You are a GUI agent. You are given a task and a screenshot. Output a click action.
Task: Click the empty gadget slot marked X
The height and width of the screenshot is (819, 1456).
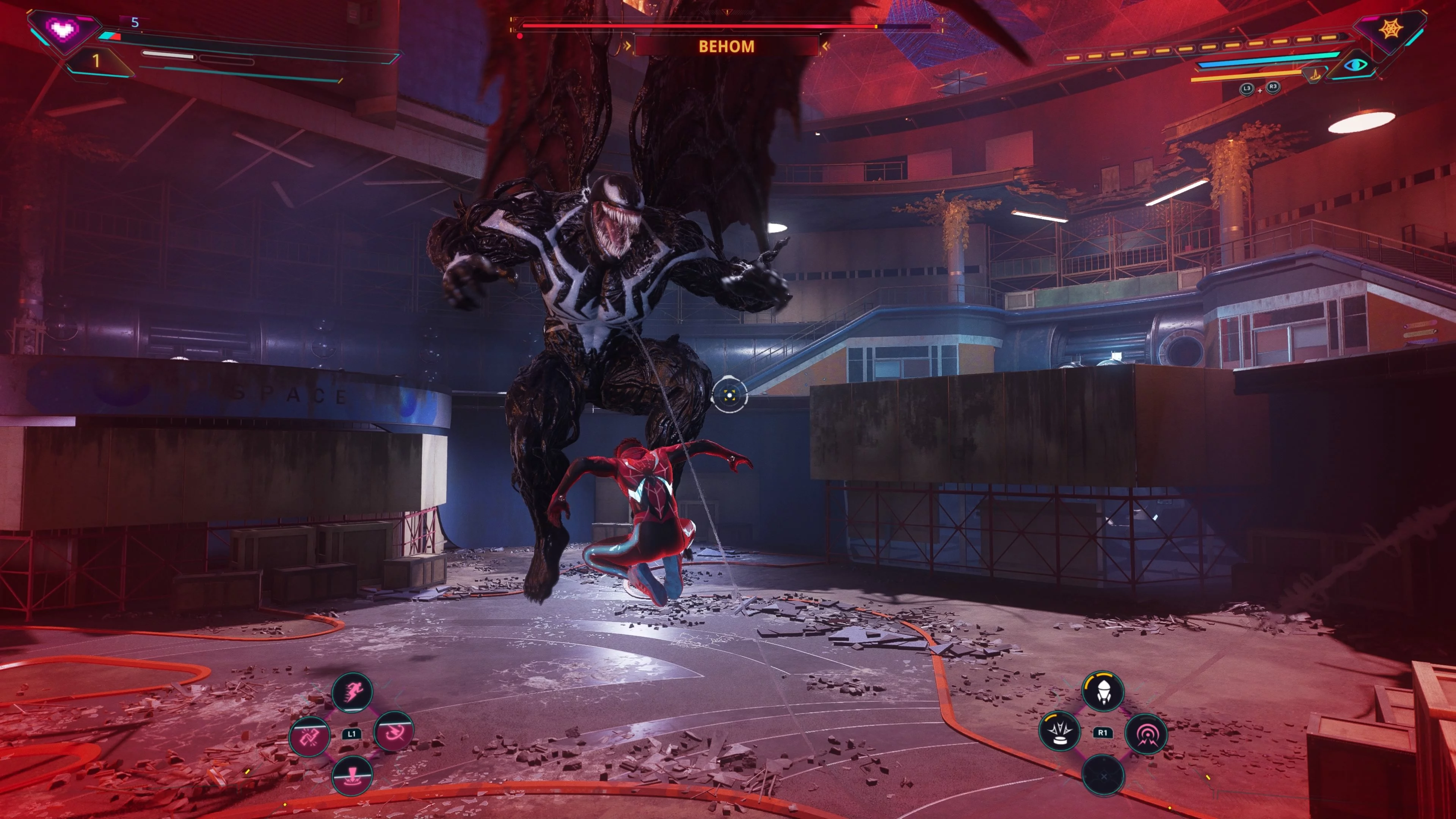coord(1103,775)
